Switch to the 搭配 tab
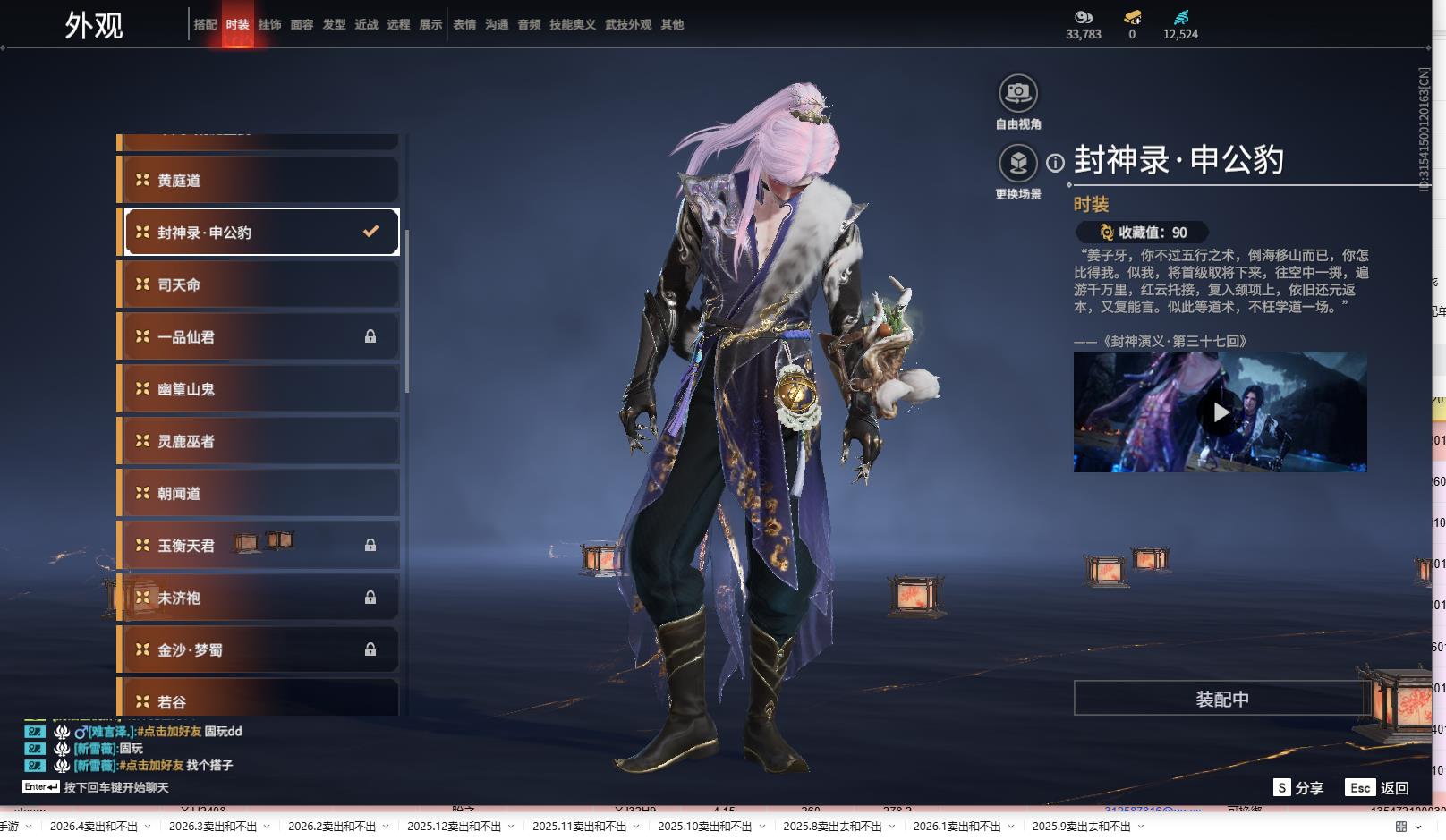 (x=205, y=25)
